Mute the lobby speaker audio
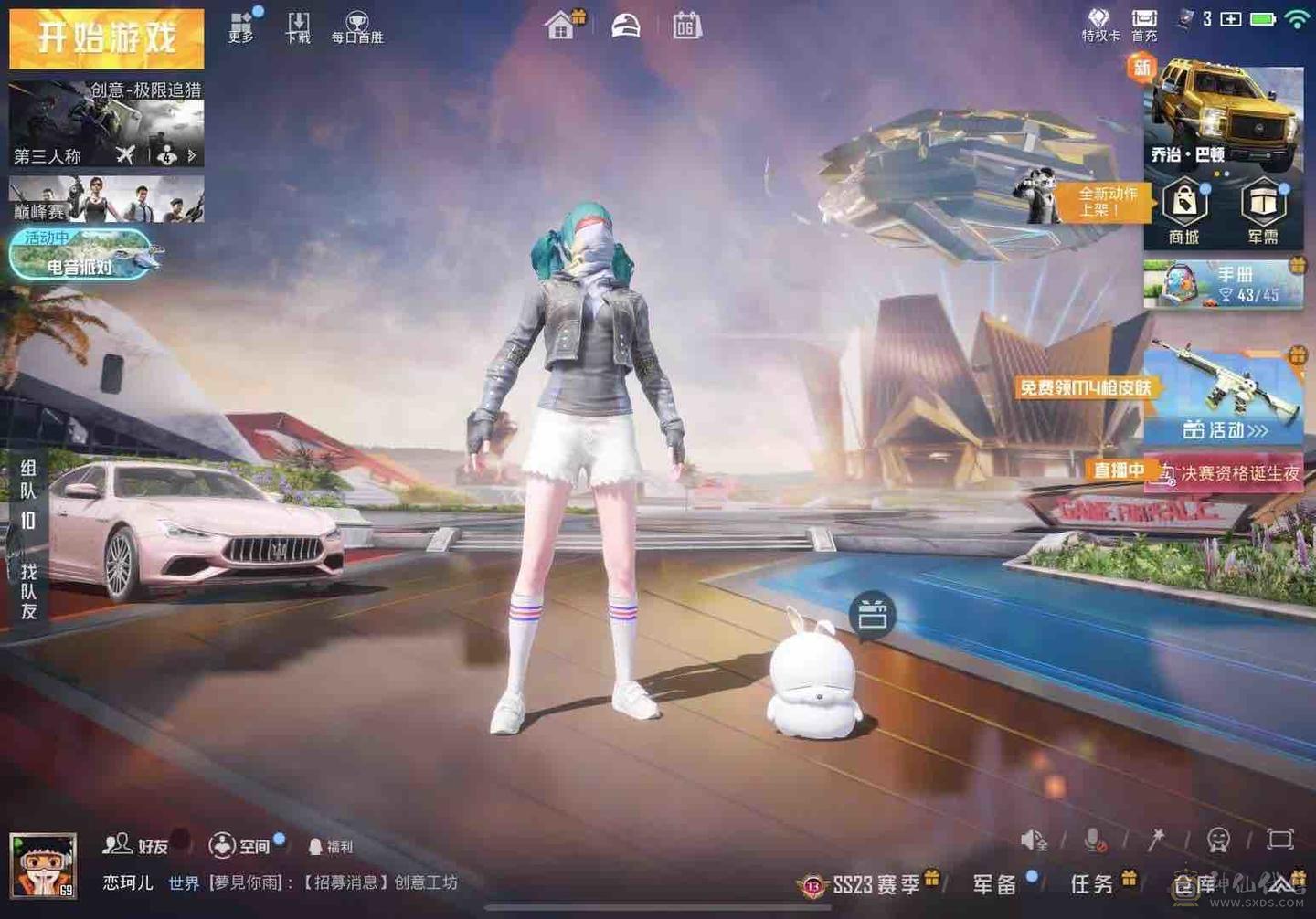This screenshot has height=919, width=1316. tap(1033, 839)
